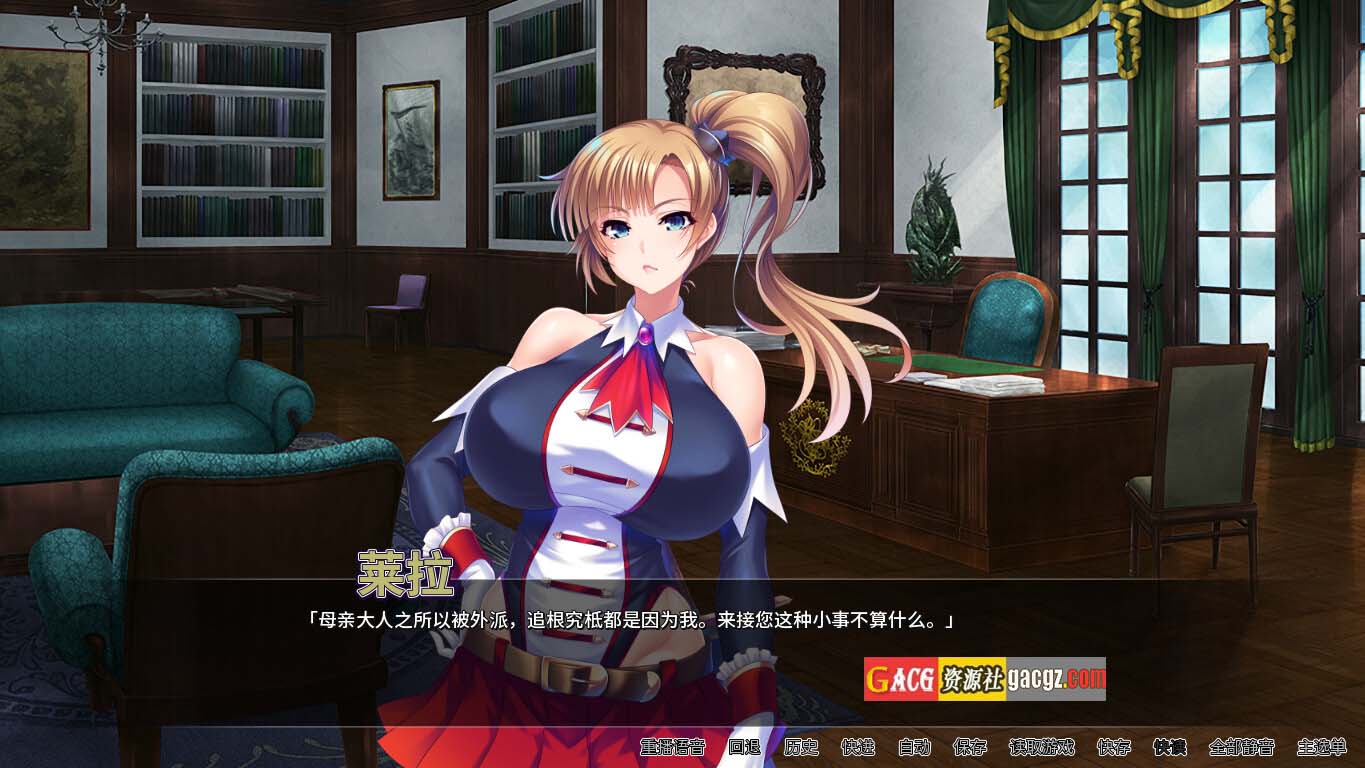Open the 读取游戏 load game screen
The width and height of the screenshot is (1365, 768).
(1041, 747)
